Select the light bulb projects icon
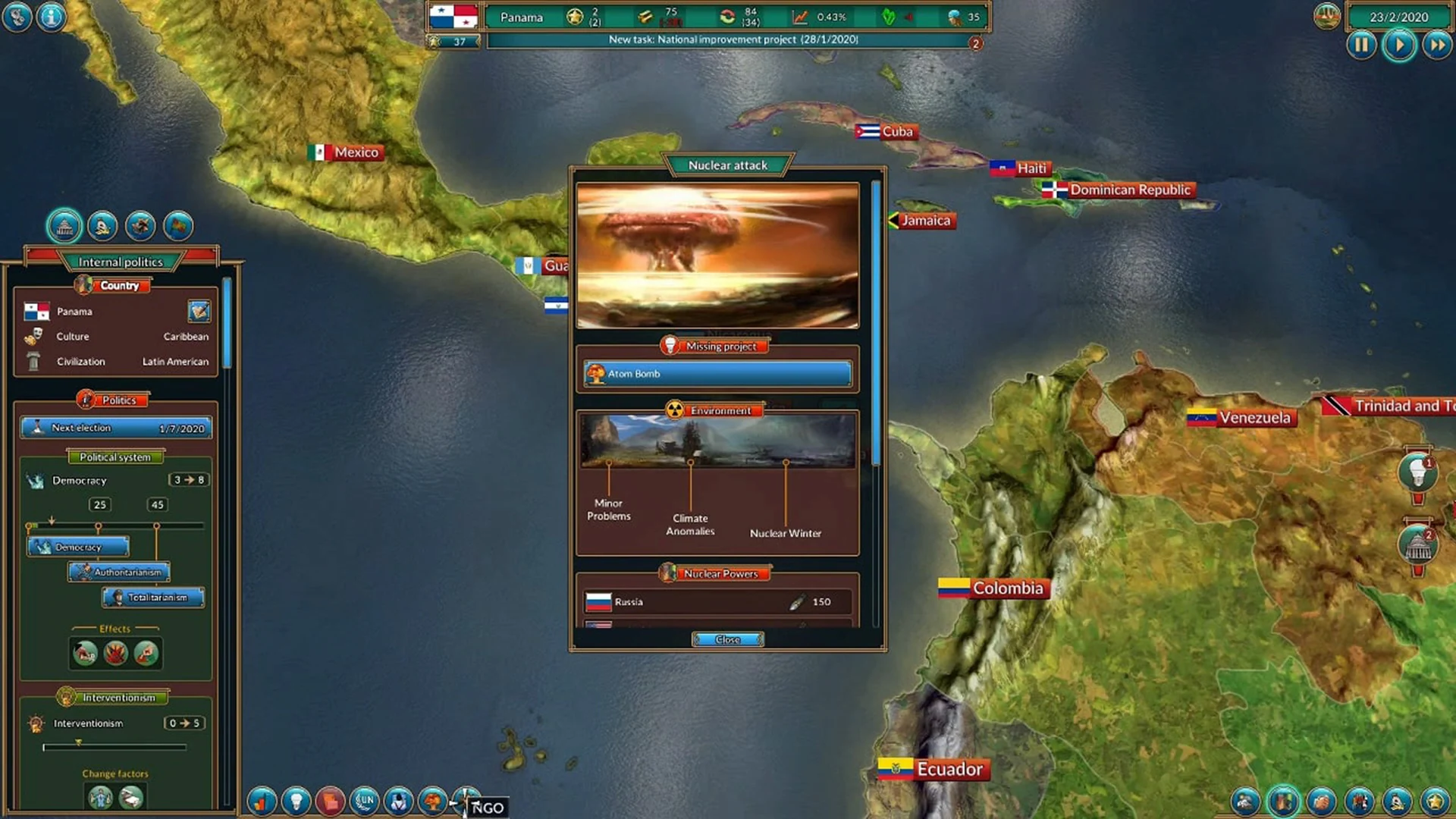Screen dimensions: 1456x819 click(x=296, y=800)
